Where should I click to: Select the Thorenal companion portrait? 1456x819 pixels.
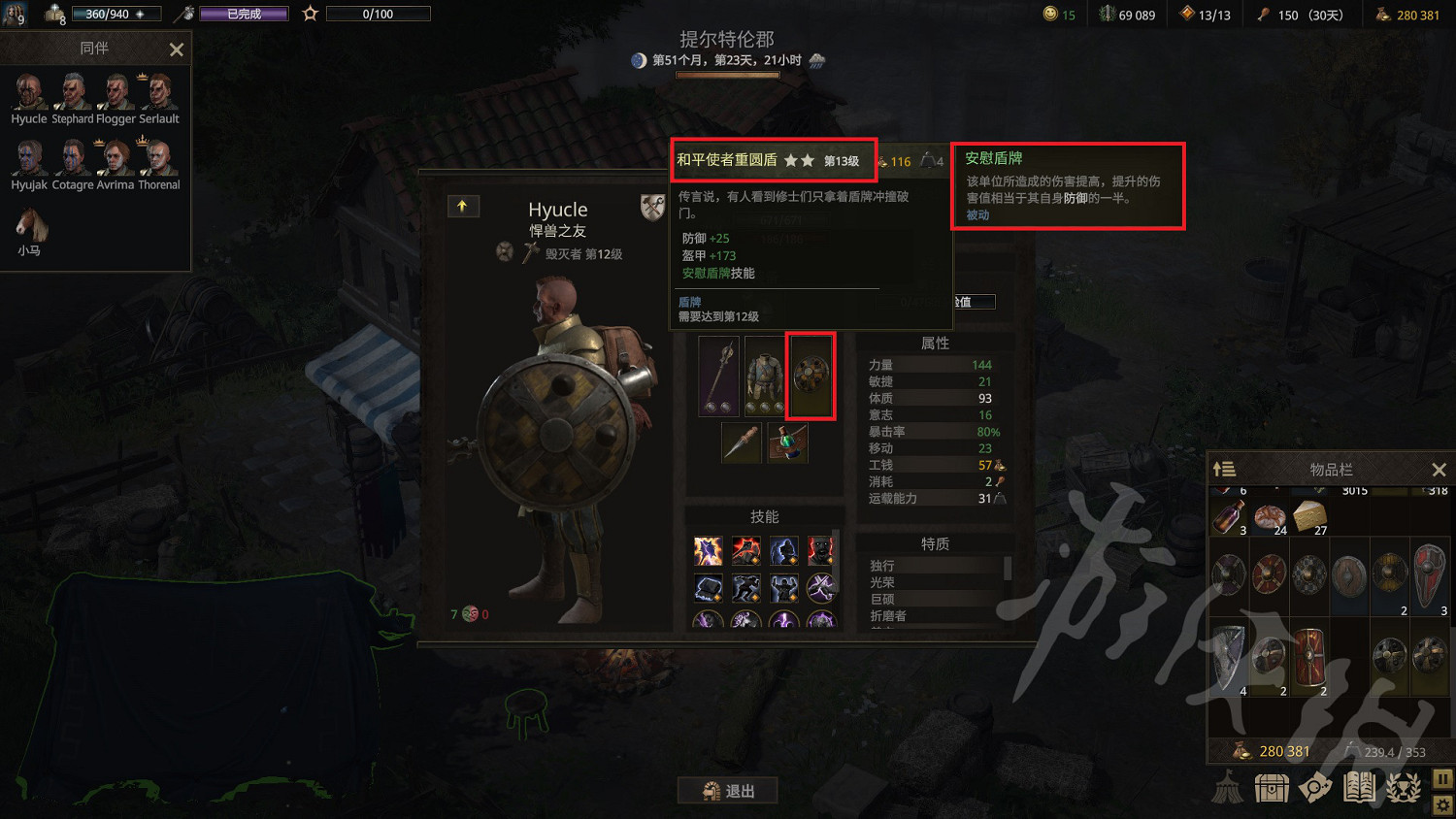click(x=158, y=155)
